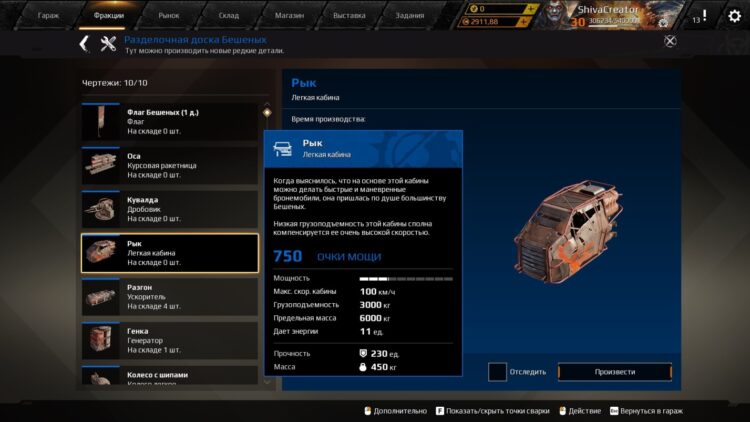This screenshot has height=422, width=750.
Task: Open the Гараж tab
Action: pyautogui.click(x=48, y=16)
